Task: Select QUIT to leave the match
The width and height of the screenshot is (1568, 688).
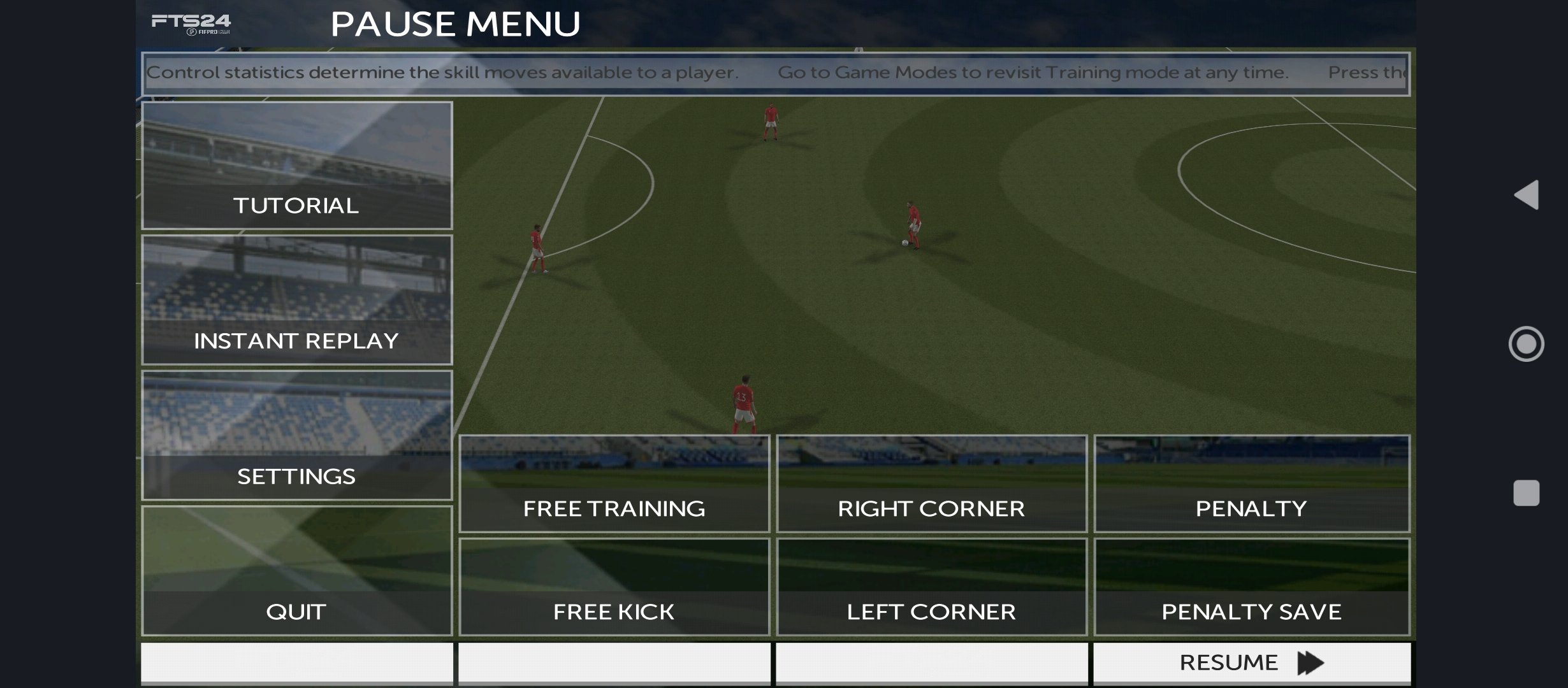Action: click(x=296, y=611)
